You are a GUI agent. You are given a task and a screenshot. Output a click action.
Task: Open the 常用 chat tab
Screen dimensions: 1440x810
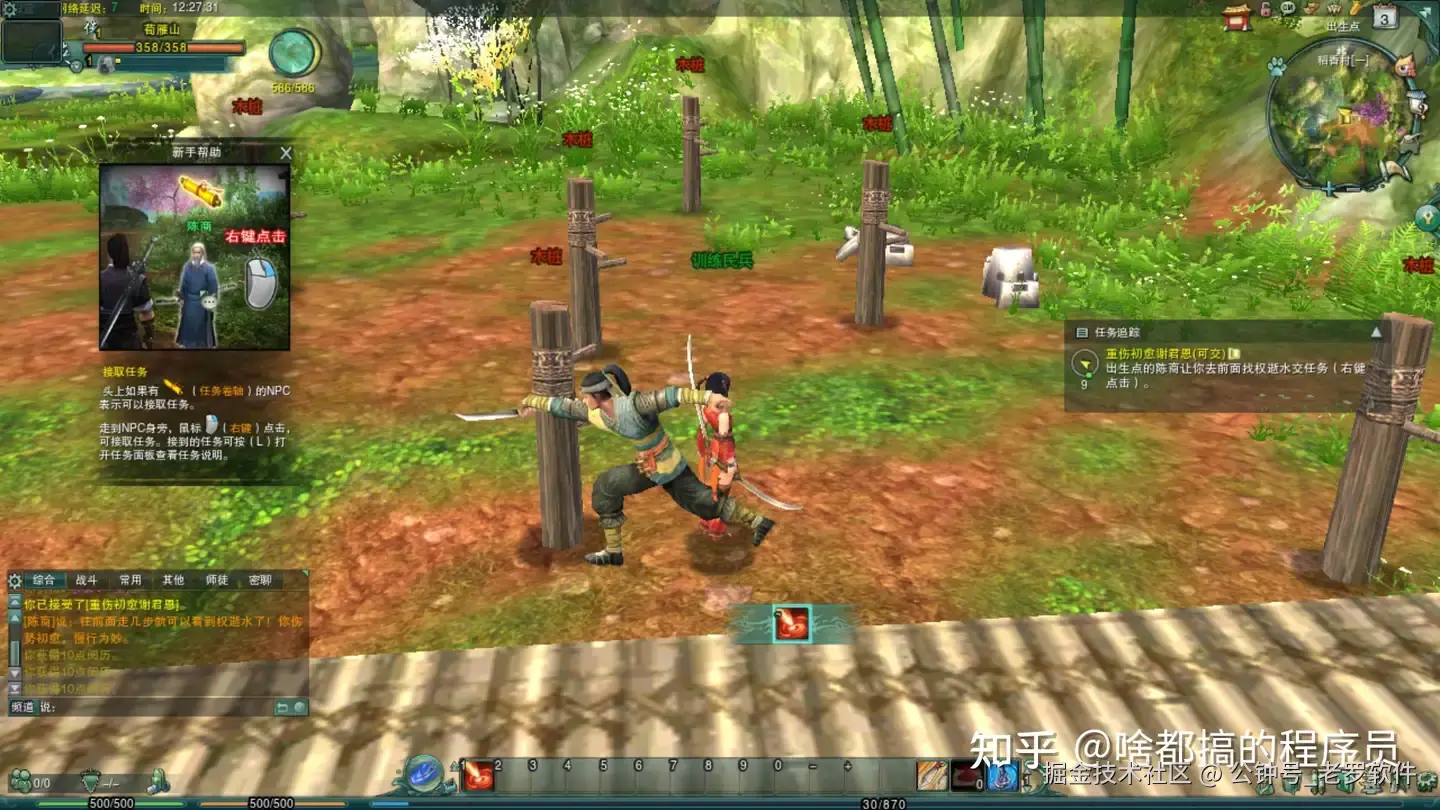(130, 580)
